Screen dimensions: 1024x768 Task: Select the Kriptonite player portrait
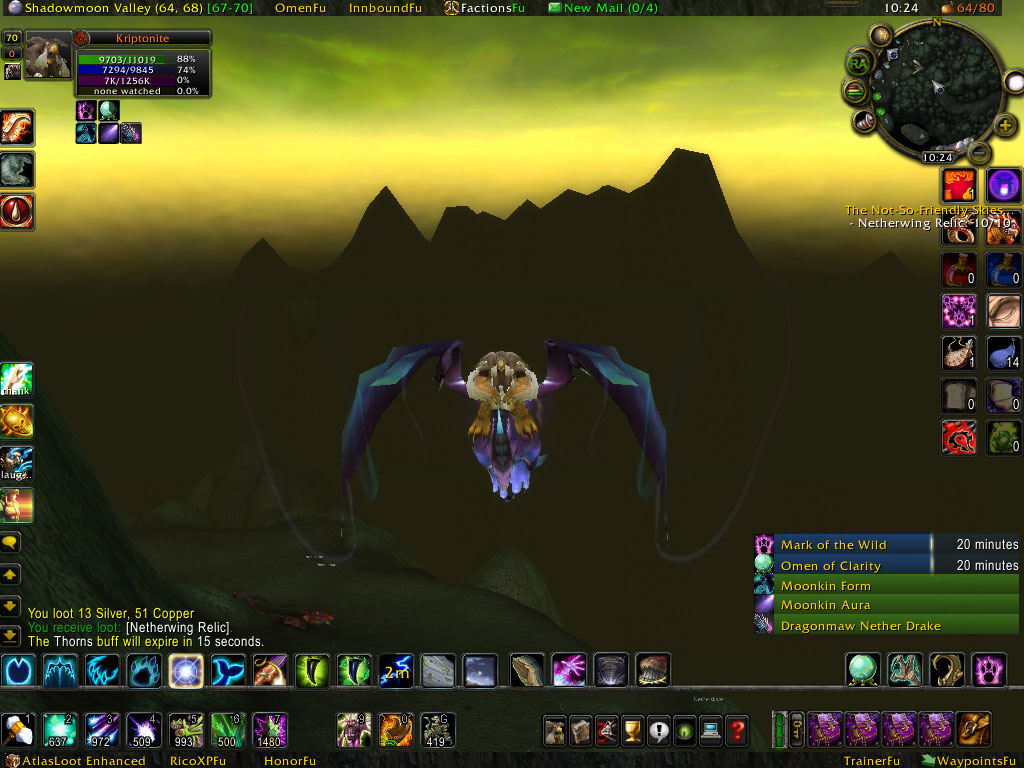coord(48,56)
